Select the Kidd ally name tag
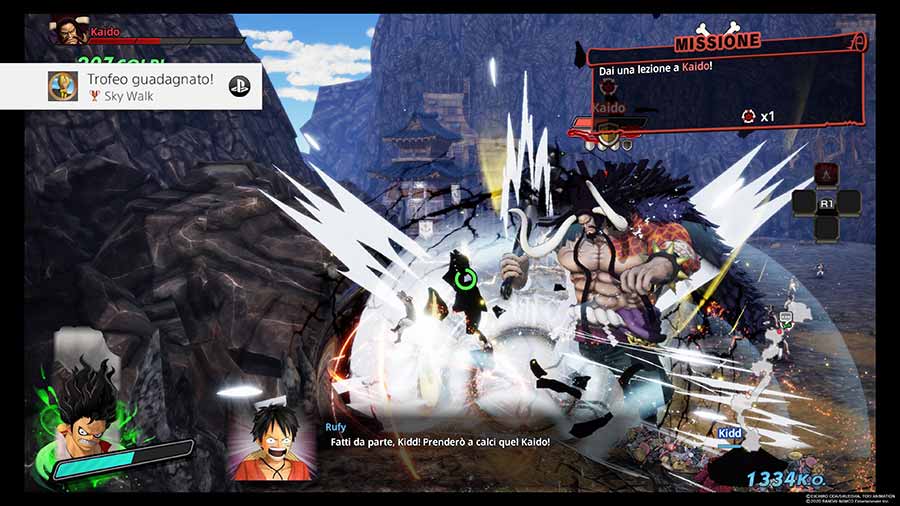Viewport: 900px width, 506px height. tap(730, 433)
